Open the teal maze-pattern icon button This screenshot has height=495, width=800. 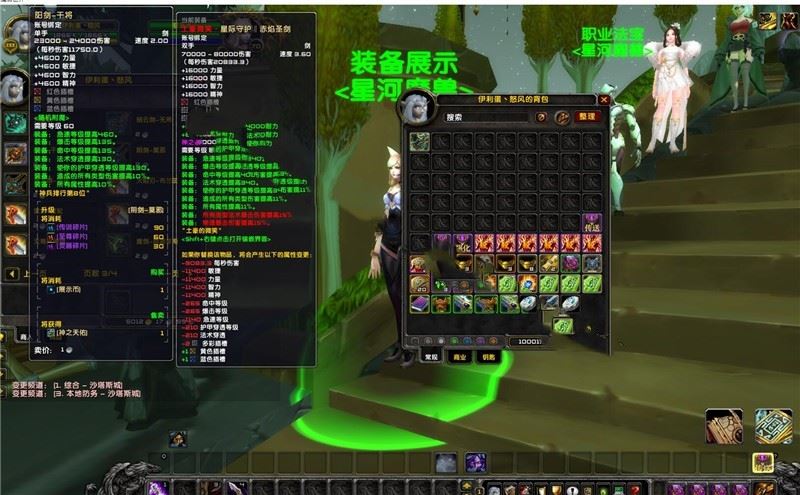click(773, 427)
